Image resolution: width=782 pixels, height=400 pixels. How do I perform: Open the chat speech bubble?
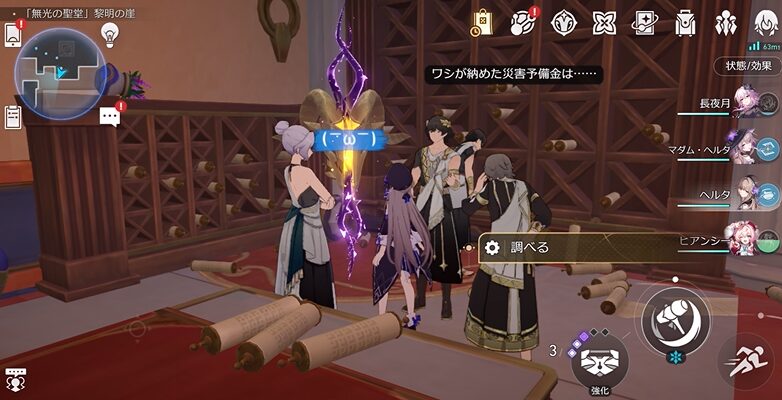click(x=110, y=116)
